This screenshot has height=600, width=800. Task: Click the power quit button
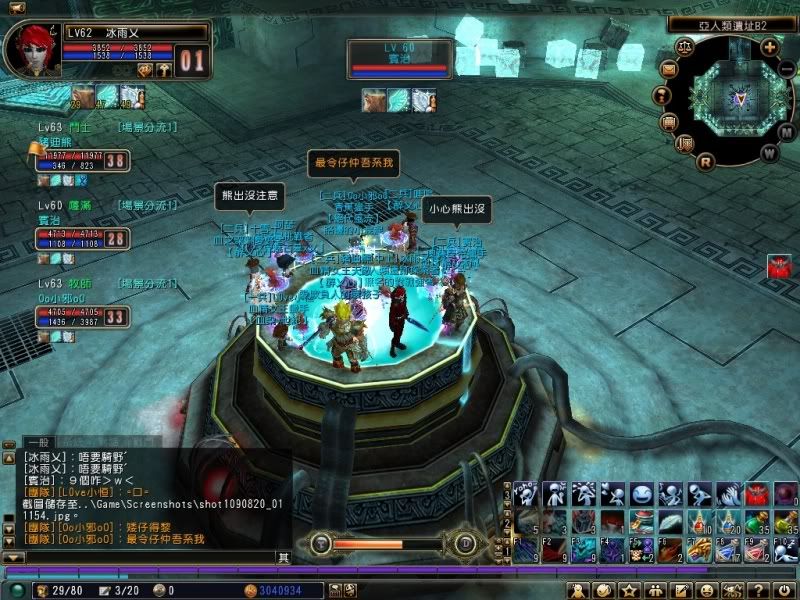787,590
